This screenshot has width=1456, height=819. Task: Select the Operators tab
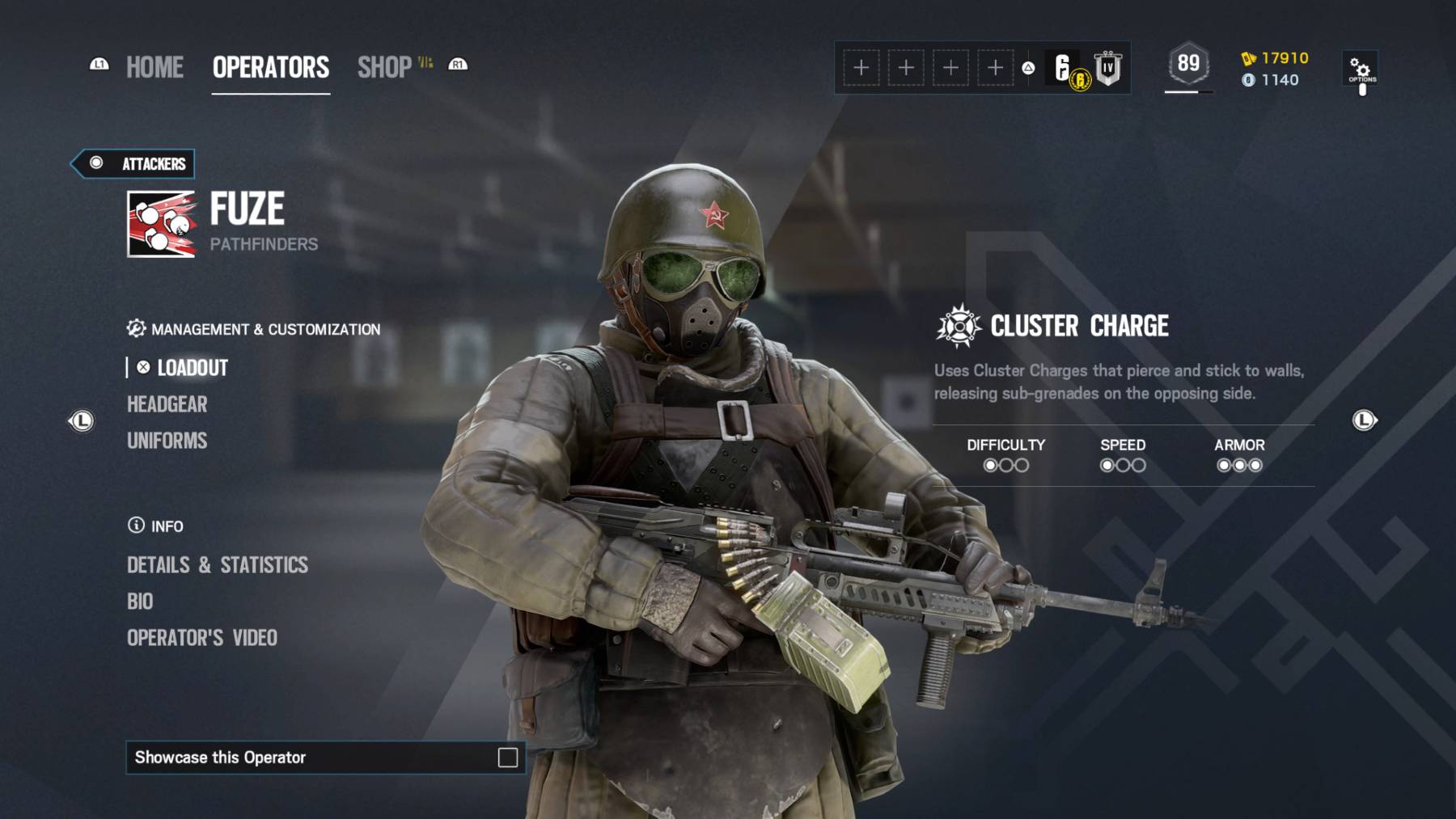click(270, 67)
